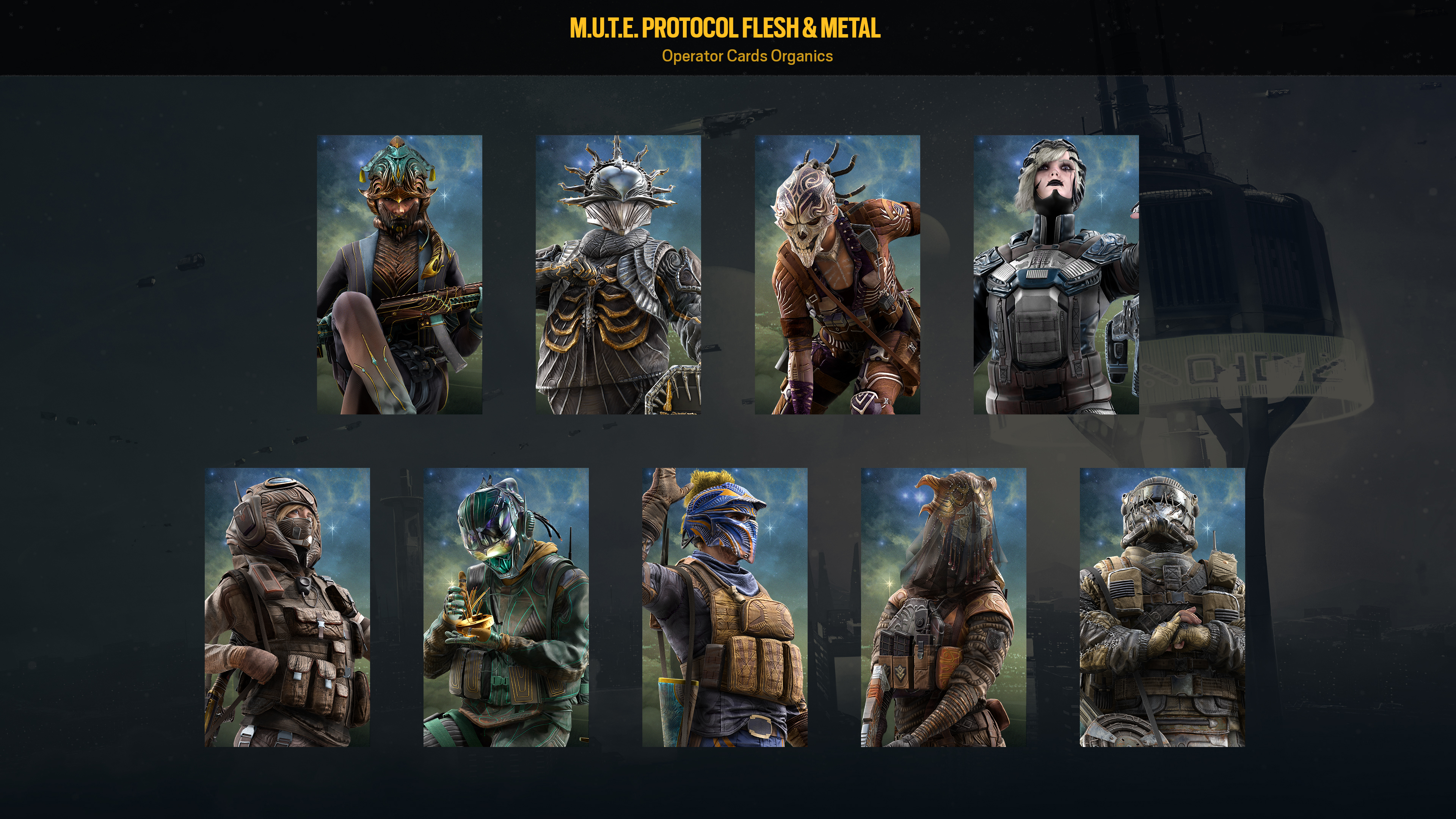Viewport: 1456px width, 819px height.
Task: Select the teal-and-gold headdress operator card
Action: pos(399,274)
